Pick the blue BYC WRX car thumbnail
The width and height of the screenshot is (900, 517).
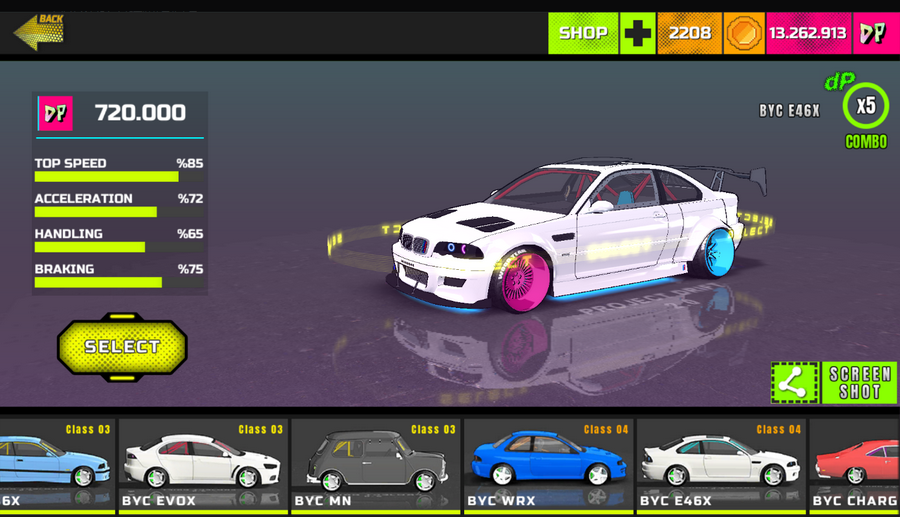[x=548, y=464]
